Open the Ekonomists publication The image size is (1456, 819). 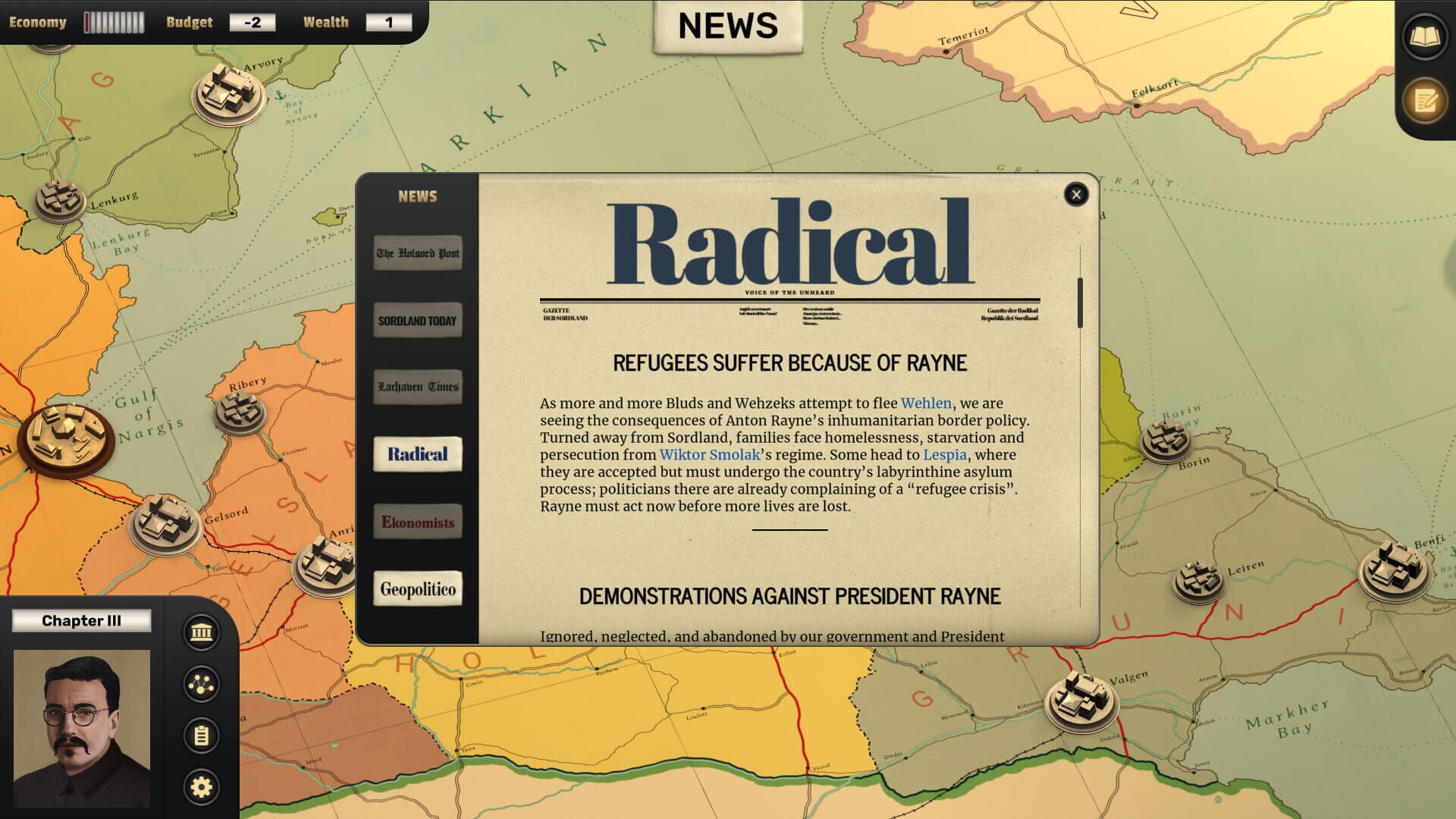coord(417,522)
